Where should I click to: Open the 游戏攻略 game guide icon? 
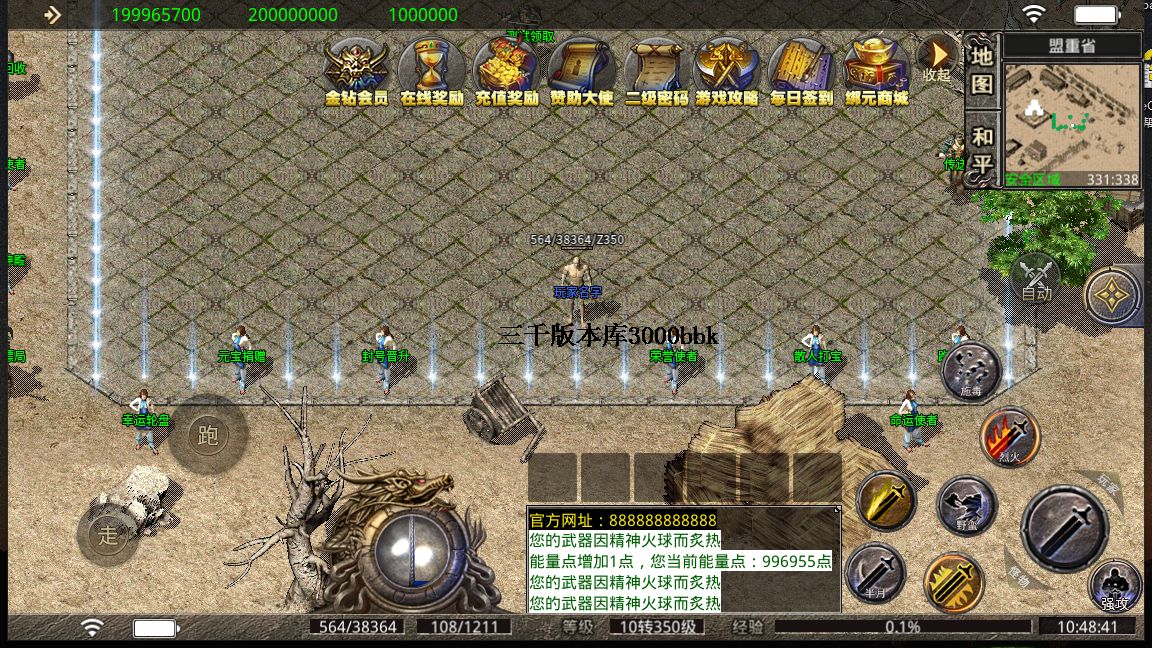click(x=727, y=70)
